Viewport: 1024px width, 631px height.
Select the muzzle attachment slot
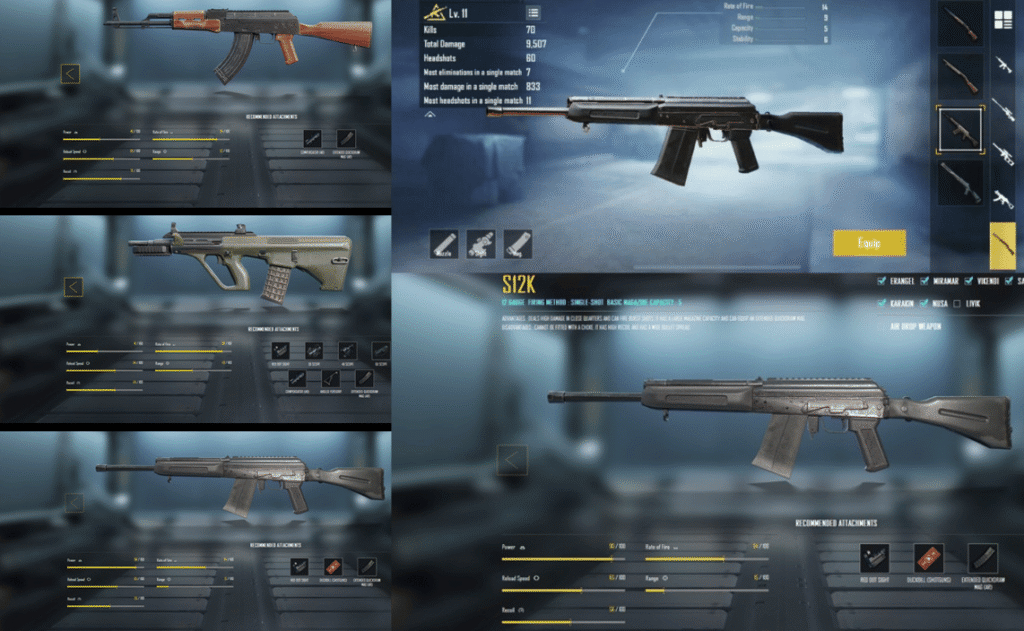[445, 243]
